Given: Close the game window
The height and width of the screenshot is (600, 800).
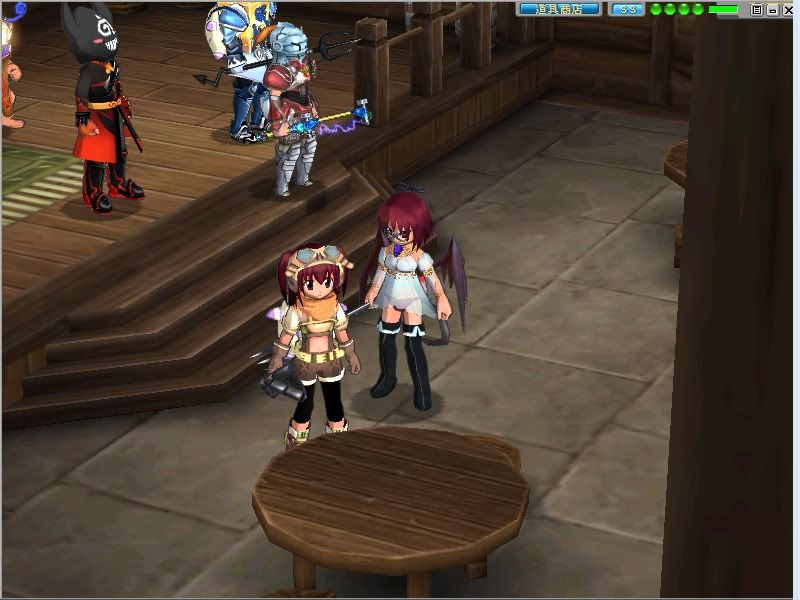Looking at the screenshot, I should pos(787,9).
